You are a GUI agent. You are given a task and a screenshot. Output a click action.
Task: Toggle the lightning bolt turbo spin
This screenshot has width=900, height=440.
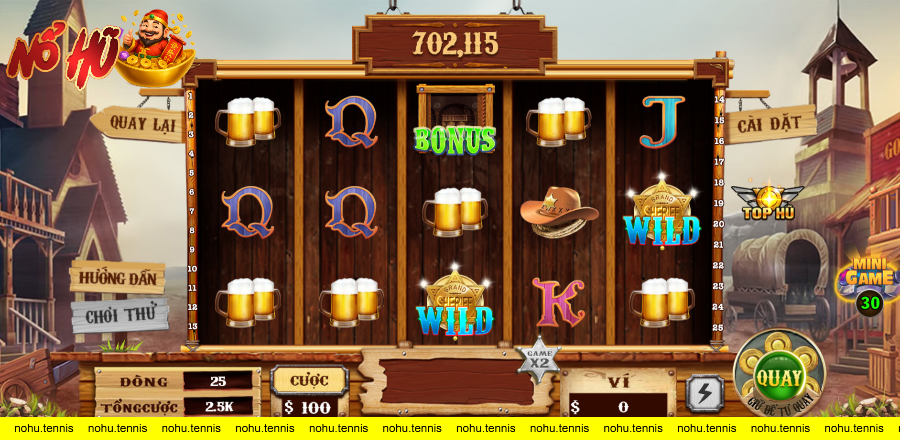705,393
